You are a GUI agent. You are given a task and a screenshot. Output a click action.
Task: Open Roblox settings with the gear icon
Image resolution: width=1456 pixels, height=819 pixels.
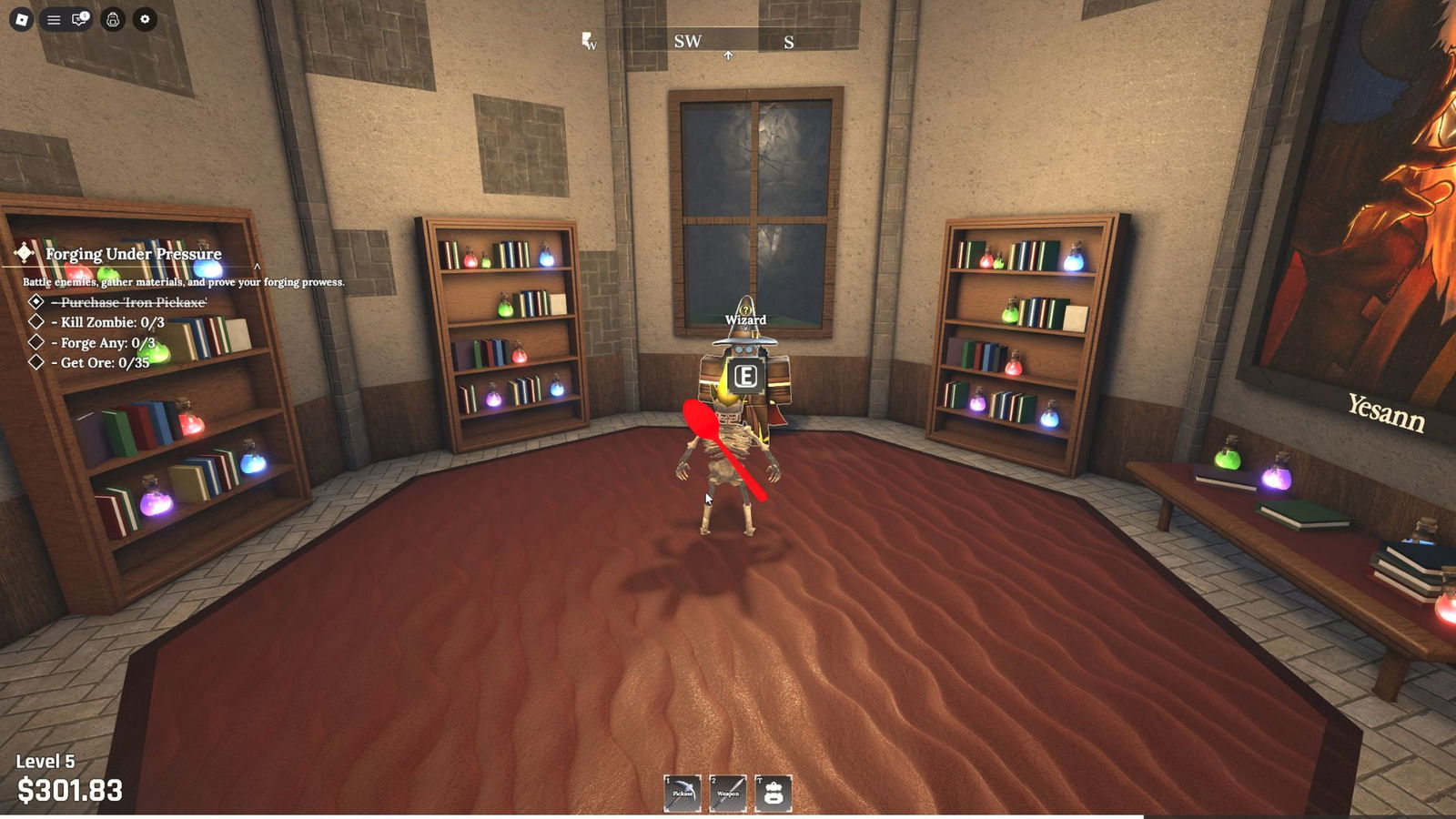145,18
